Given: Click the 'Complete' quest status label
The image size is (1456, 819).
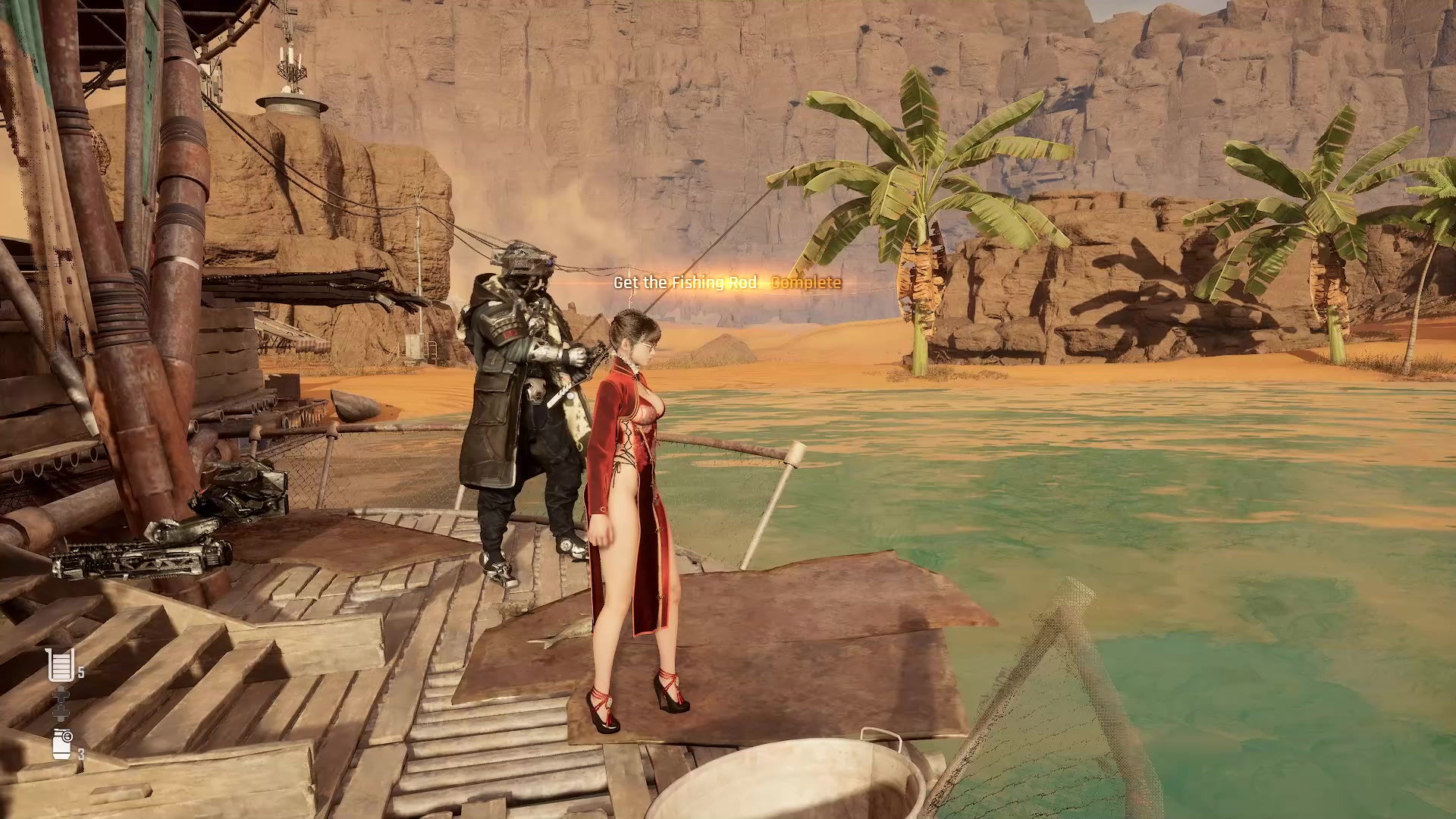Looking at the screenshot, I should [805, 283].
